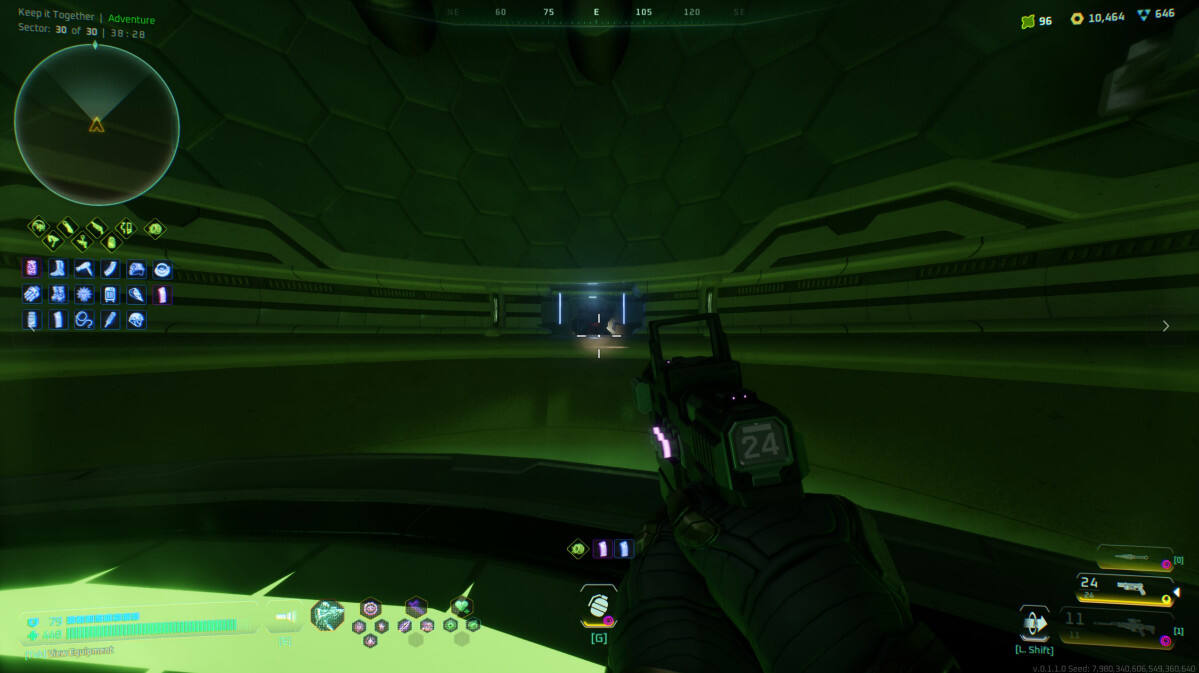Click the blue skull item icon

point(136,320)
